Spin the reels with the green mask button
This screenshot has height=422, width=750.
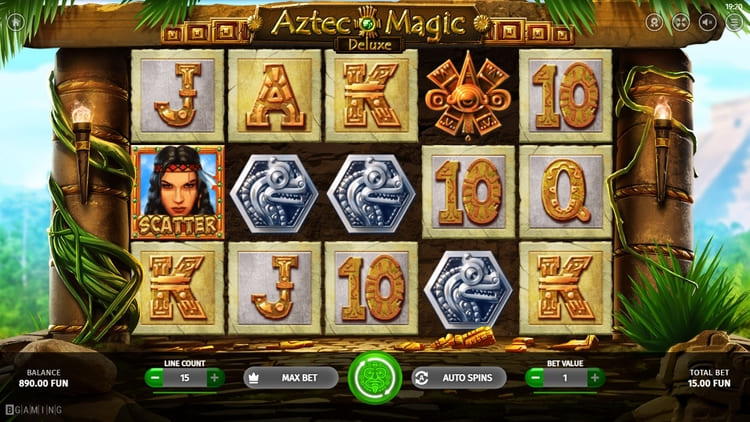pos(375,378)
